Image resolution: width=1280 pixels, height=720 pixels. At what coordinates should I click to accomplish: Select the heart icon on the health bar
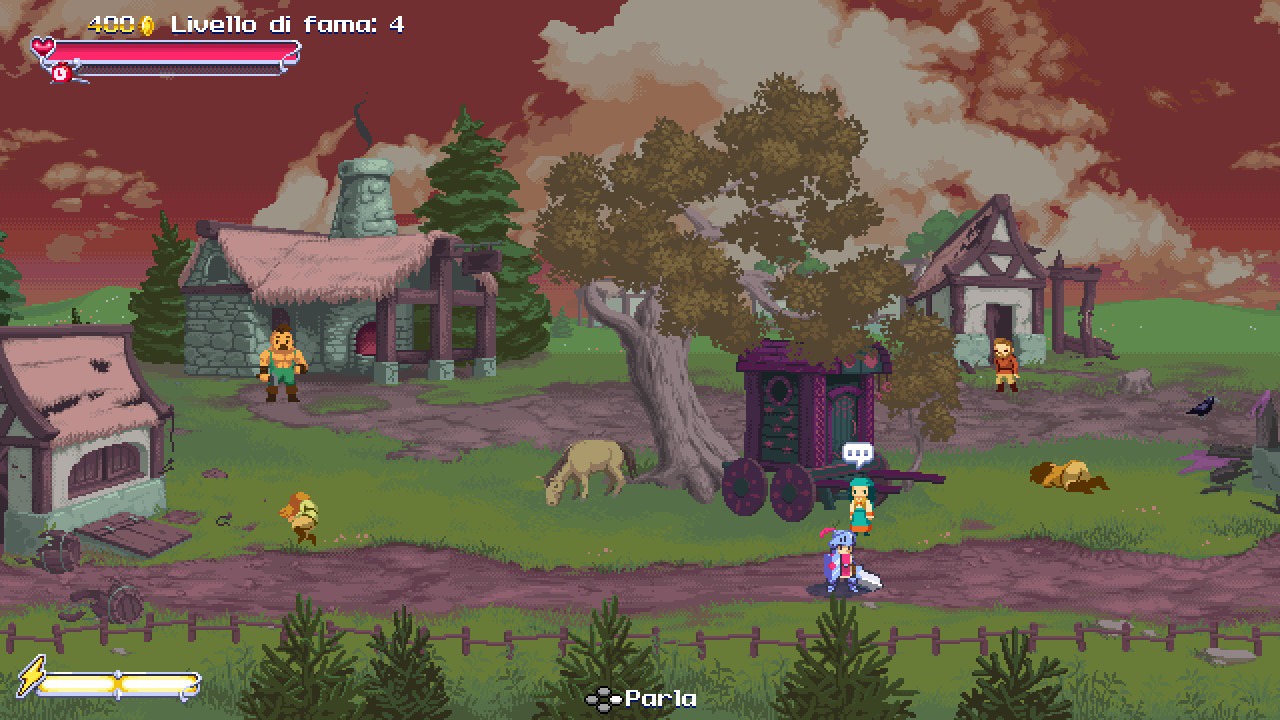(40, 44)
